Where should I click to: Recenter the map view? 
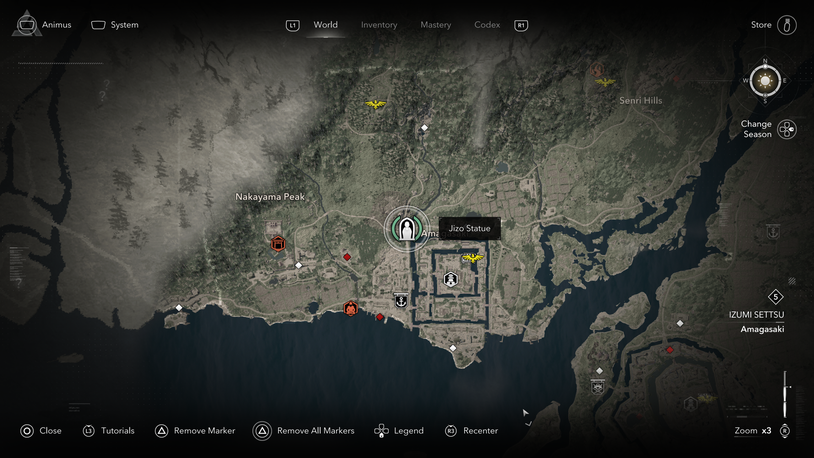(451, 431)
